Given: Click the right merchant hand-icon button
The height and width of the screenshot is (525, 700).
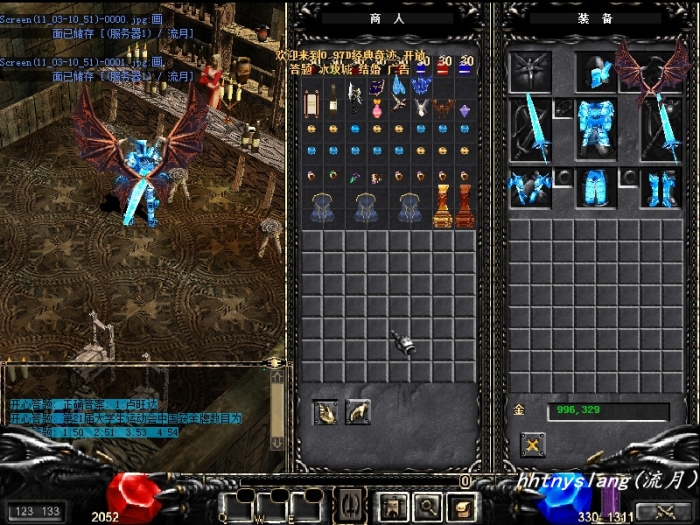Looking at the screenshot, I should click(358, 411).
